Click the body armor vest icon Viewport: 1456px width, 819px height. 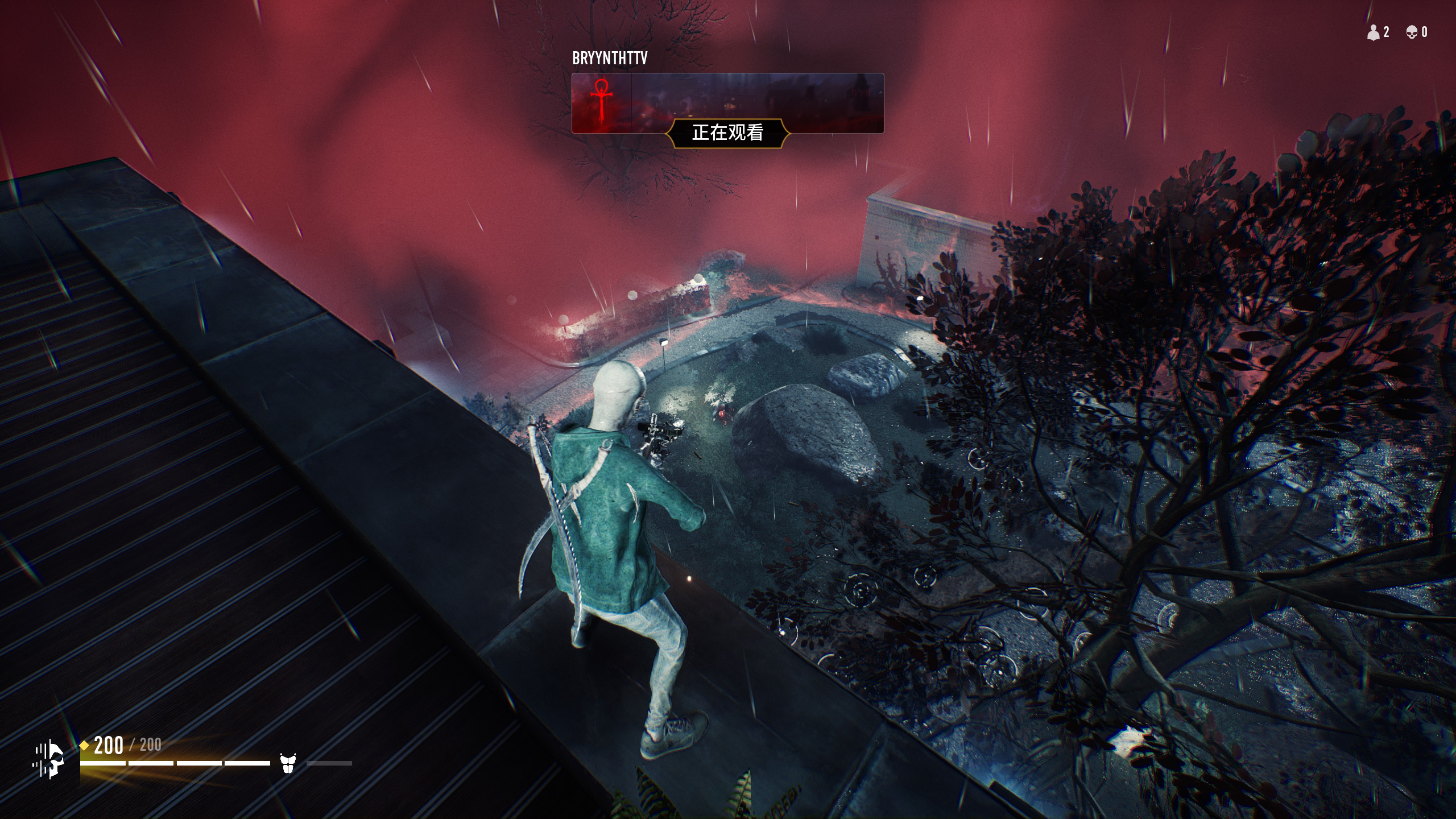pos(288,763)
